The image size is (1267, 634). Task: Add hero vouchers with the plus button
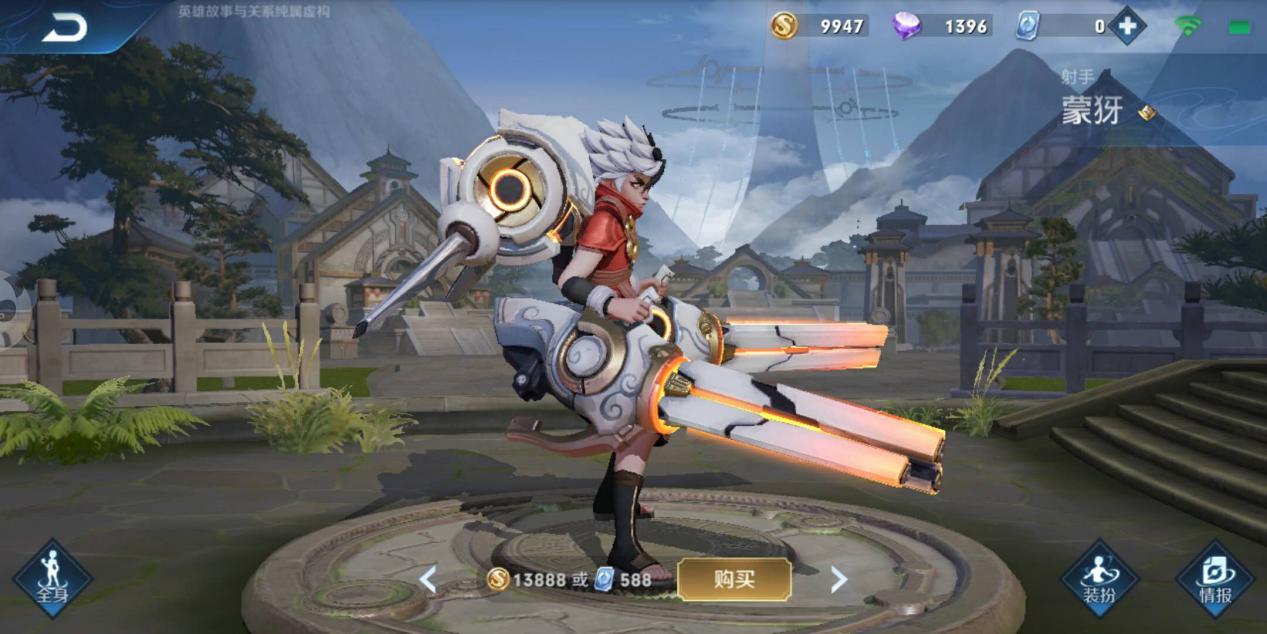click(x=1127, y=26)
